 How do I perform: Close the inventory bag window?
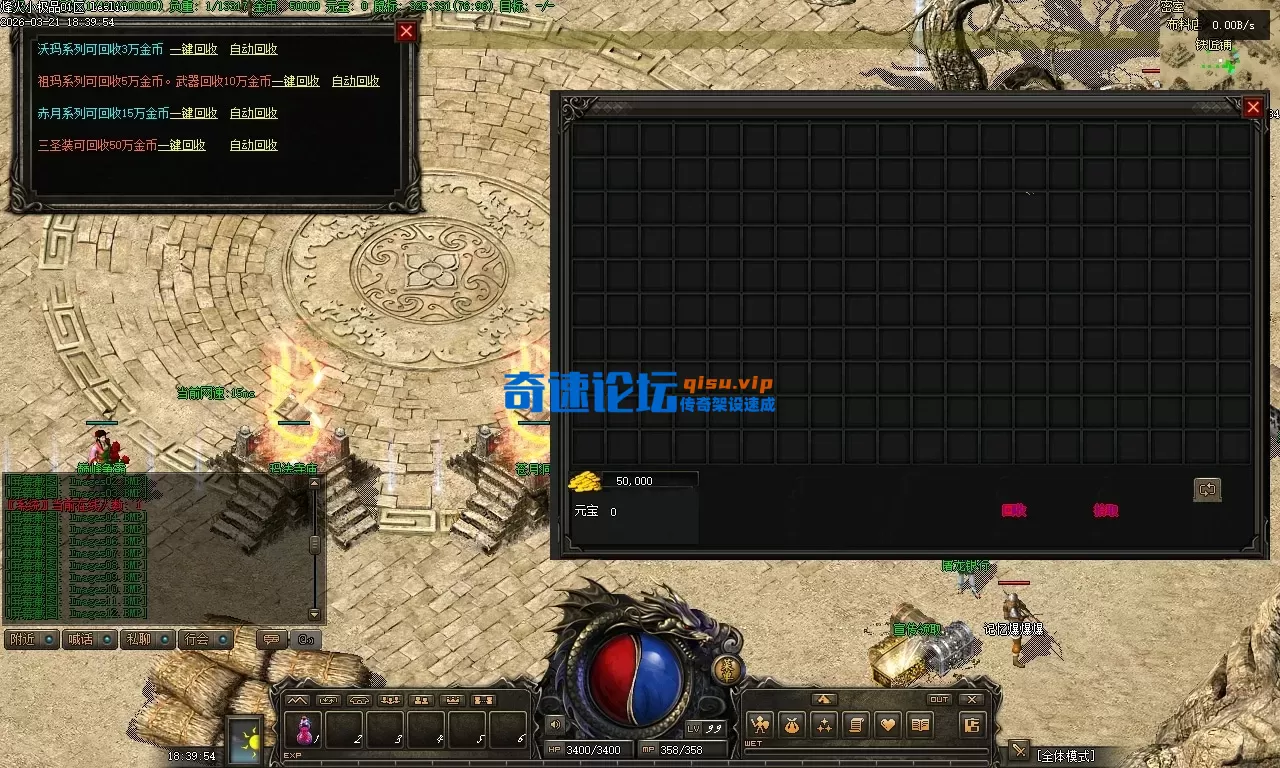(x=1253, y=107)
